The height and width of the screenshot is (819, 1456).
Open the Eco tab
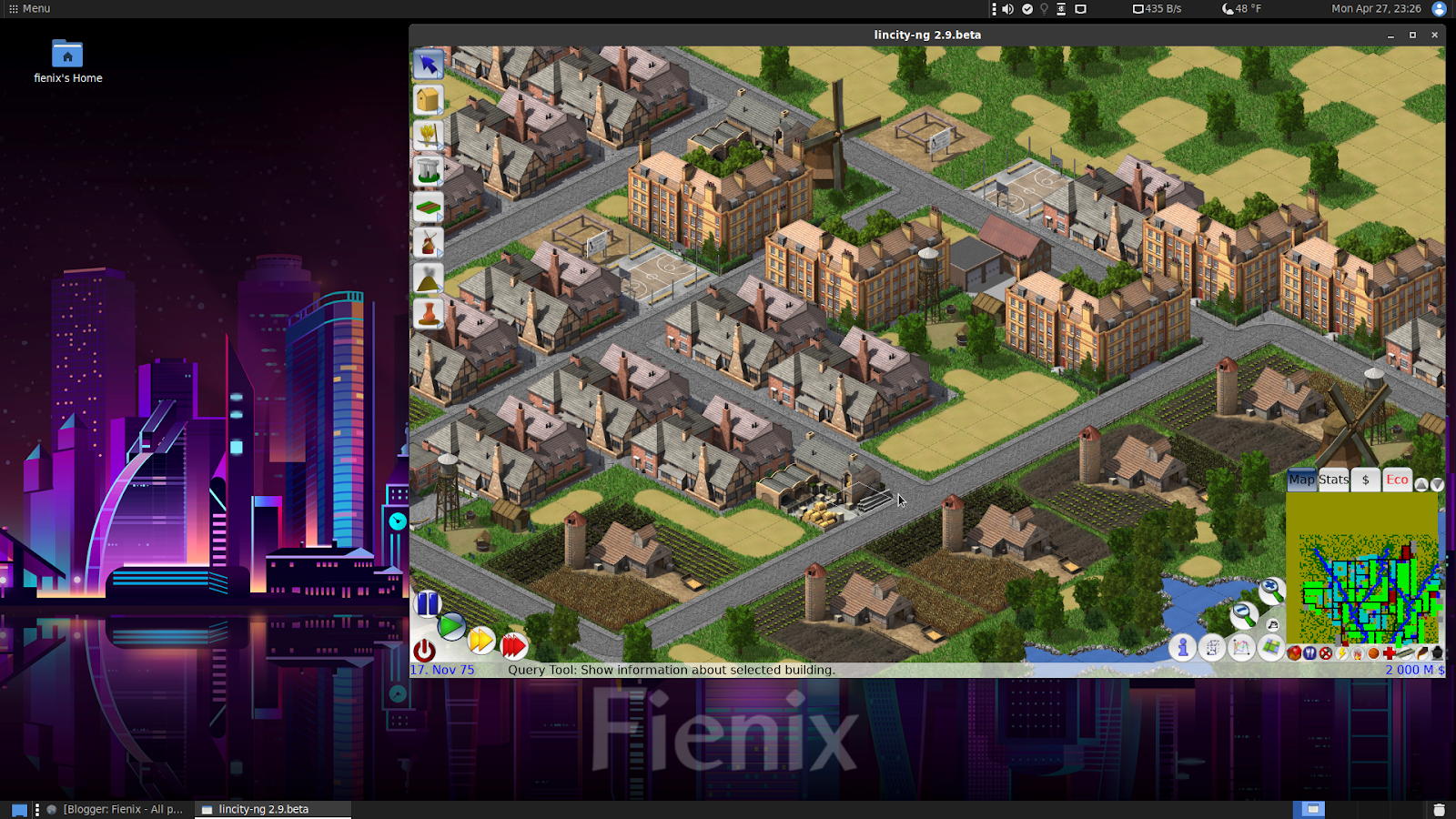(x=1397, y=480)
